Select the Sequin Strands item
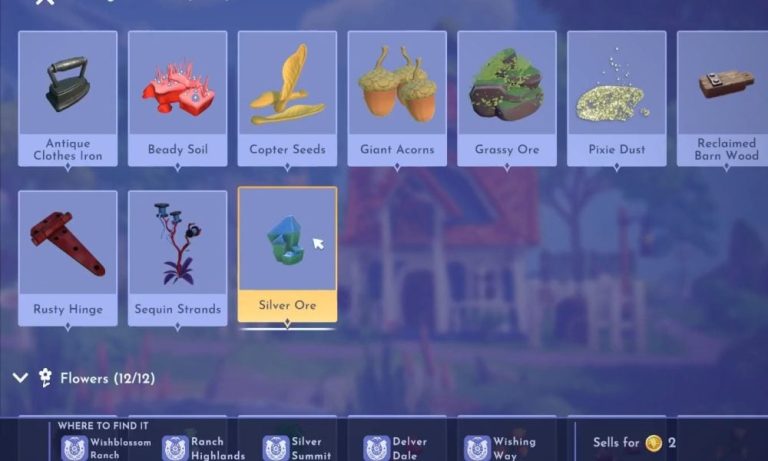Screen dimensions: 768x461 click(178, 256)
